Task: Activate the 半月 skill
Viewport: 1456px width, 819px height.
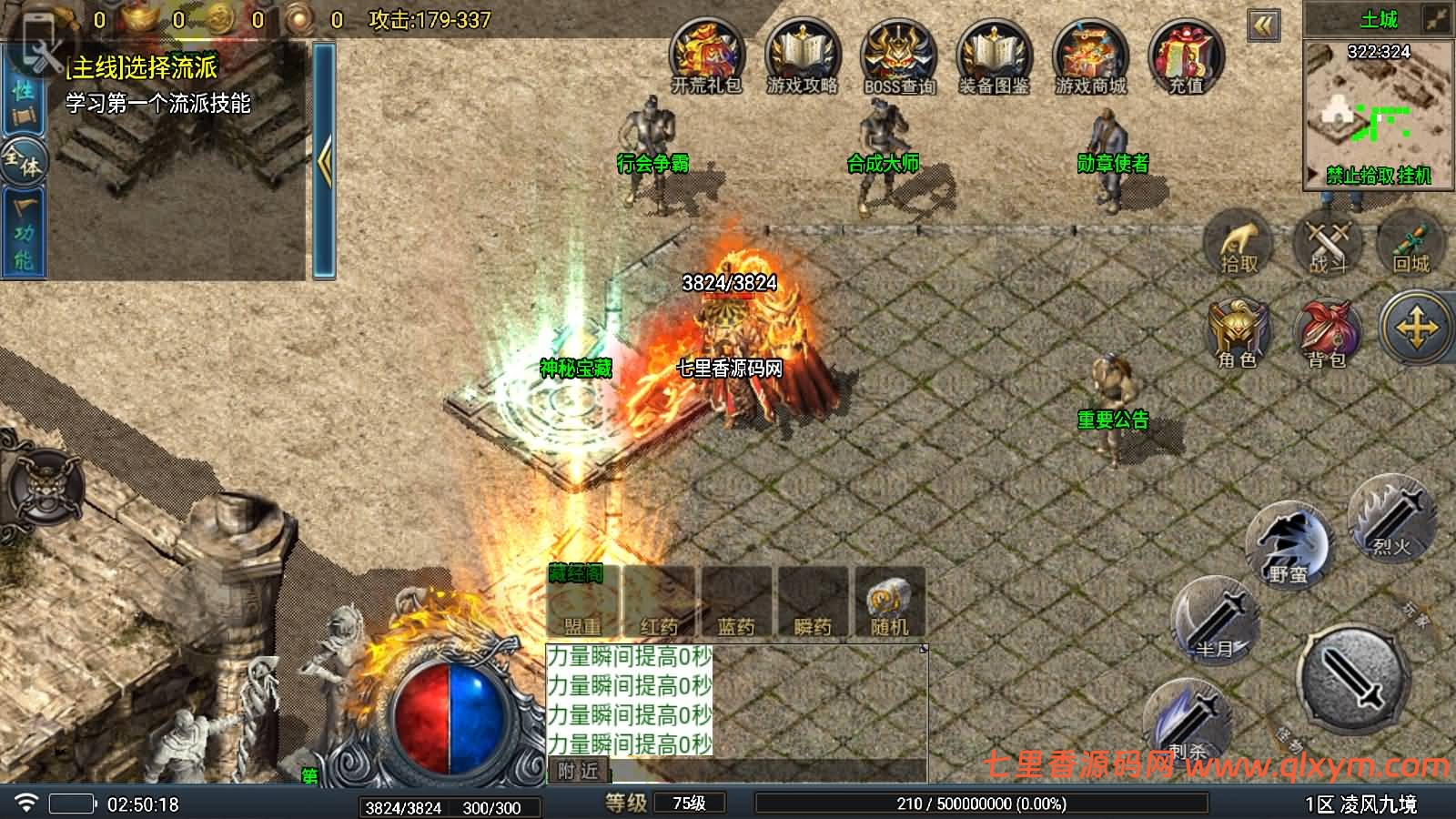Action: [1215, 621]
